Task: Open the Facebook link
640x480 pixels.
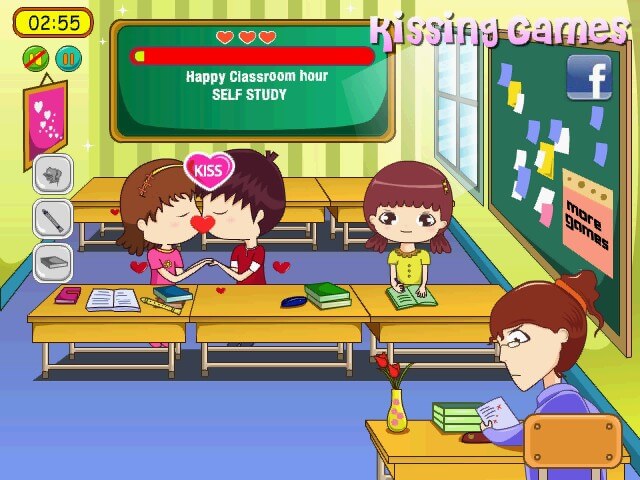Action: click(589, 77)
